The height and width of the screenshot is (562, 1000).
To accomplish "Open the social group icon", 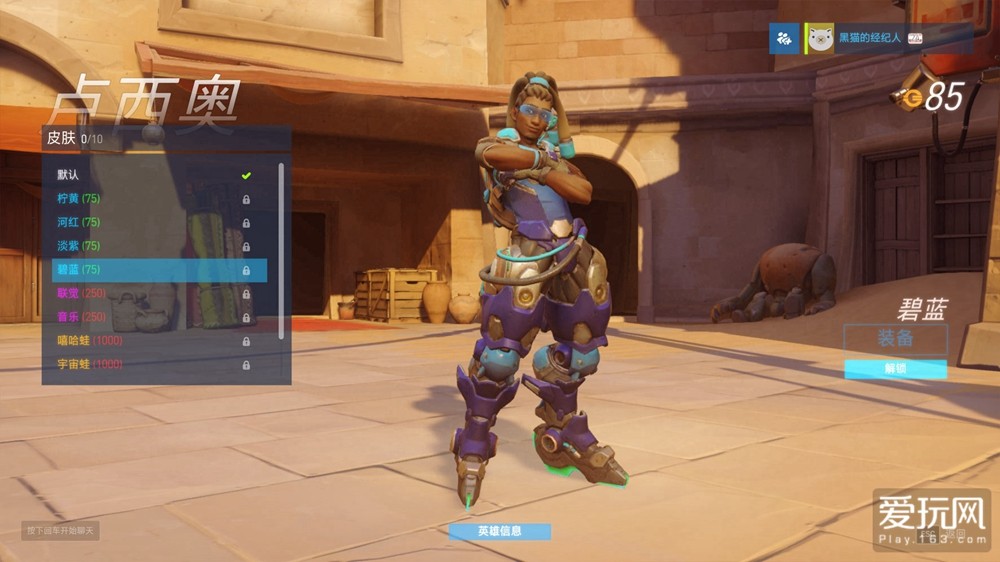I will pyautogui.click(x=785, y=40).
